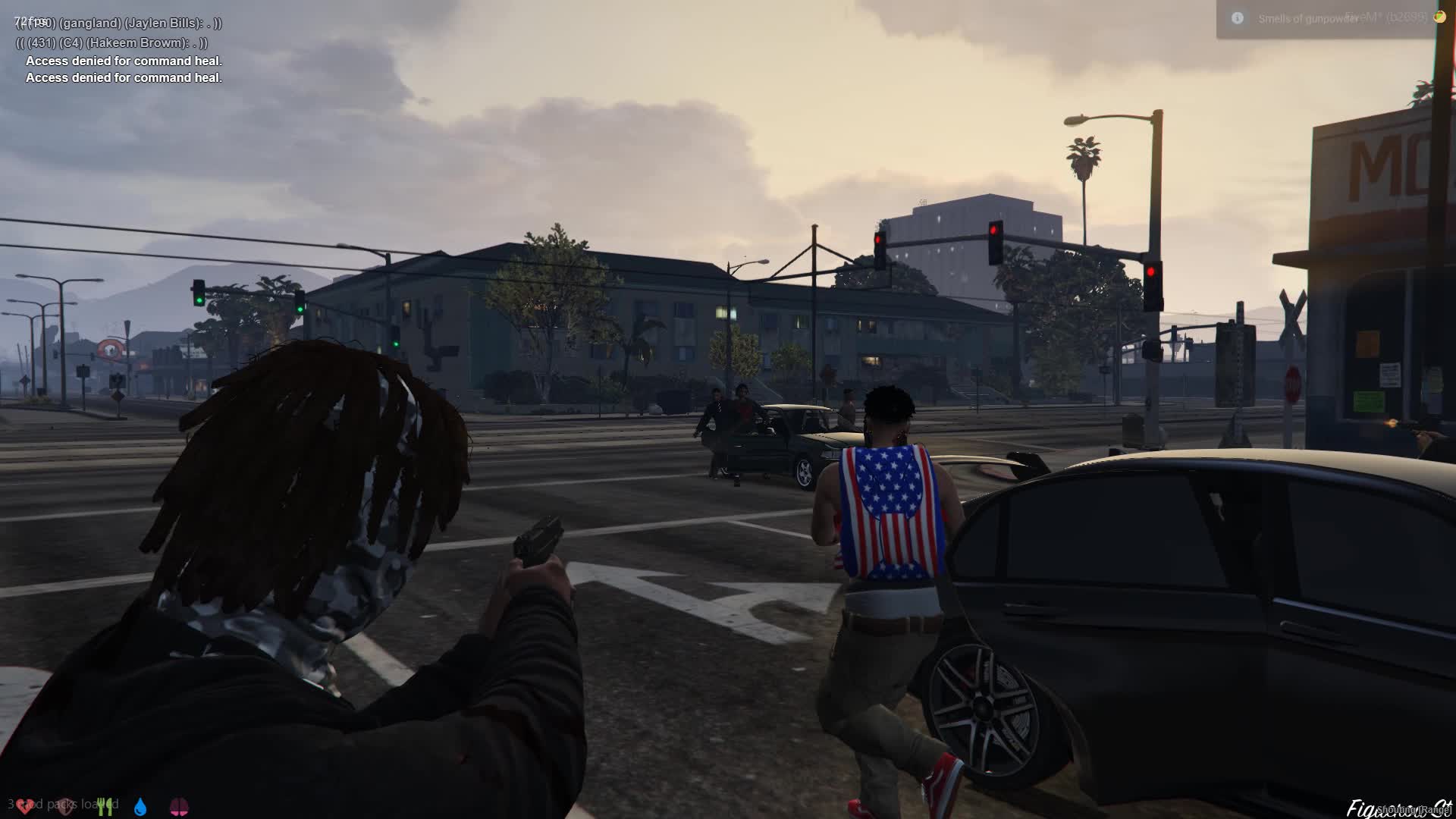Select the pink brain stress icon
Viewport: 1456px width, 819px height.
click(x=179, y=806)
